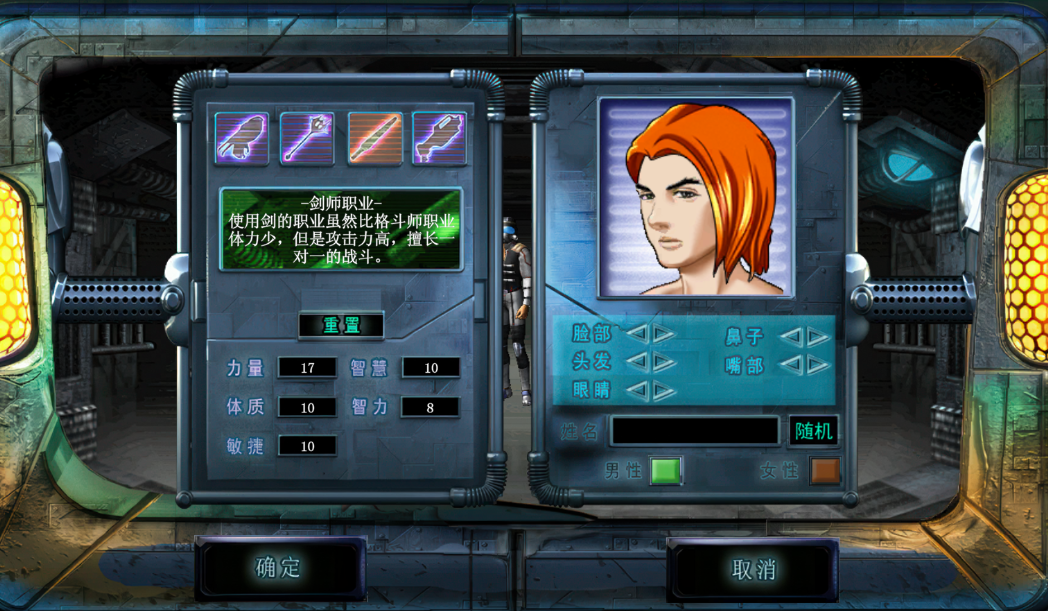The image size is (1048, 611).
Task: Show next 头发 hair style
Action: tap(663, 362)
